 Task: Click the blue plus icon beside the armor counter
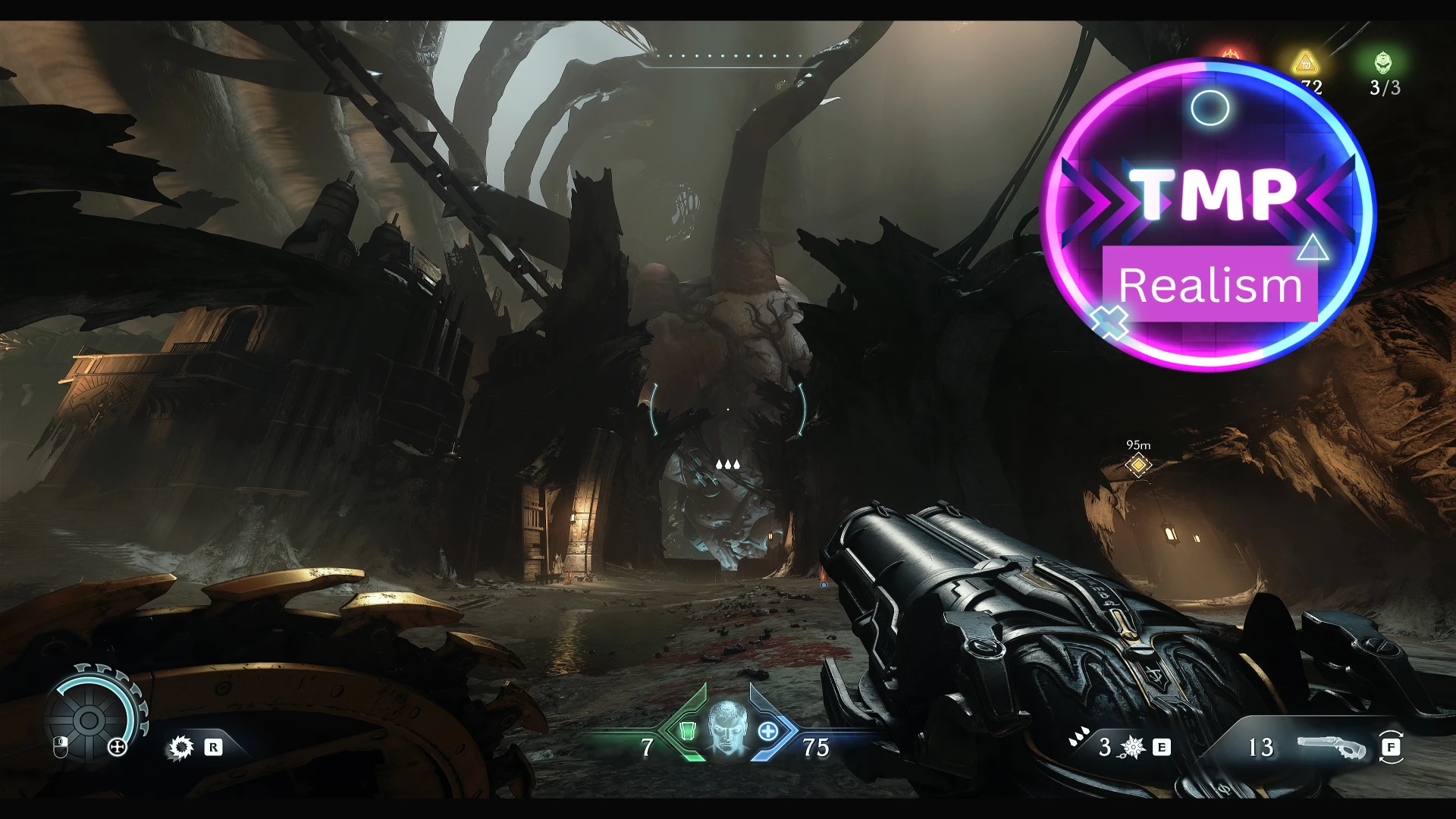pos(768,733)
